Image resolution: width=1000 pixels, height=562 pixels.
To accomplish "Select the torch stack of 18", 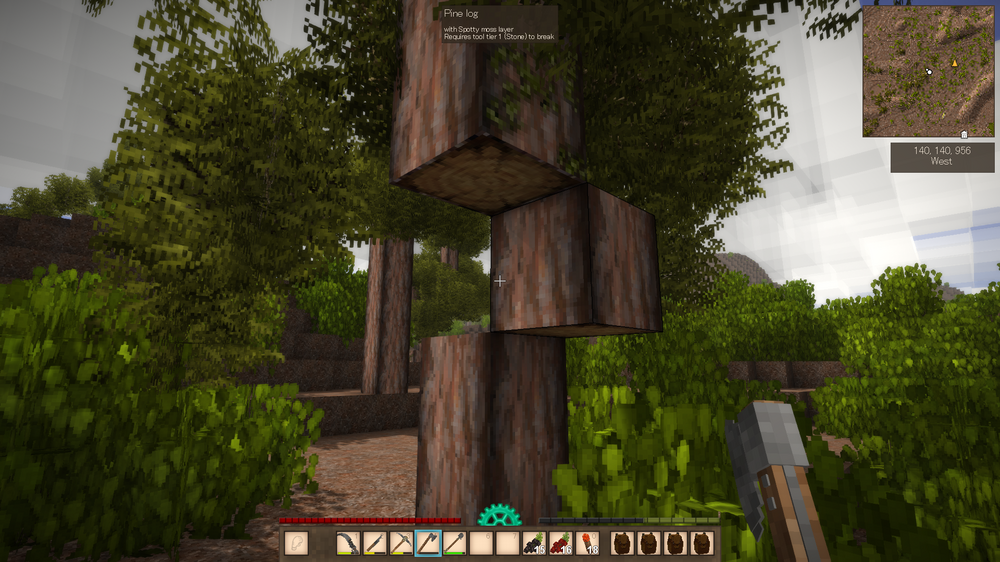I will coord(588,543).
